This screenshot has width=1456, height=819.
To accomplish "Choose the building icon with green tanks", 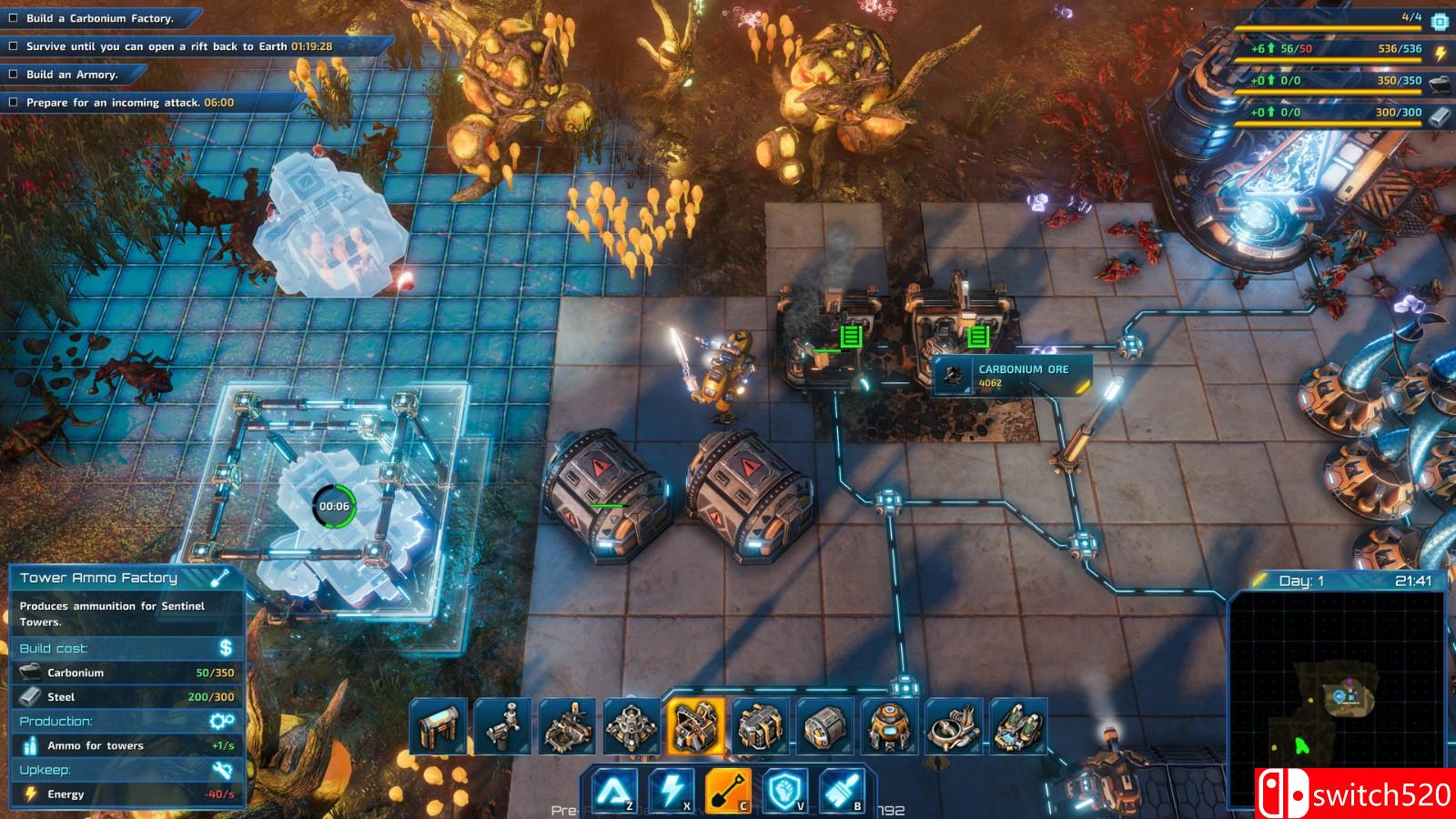I will (1018, 727).
